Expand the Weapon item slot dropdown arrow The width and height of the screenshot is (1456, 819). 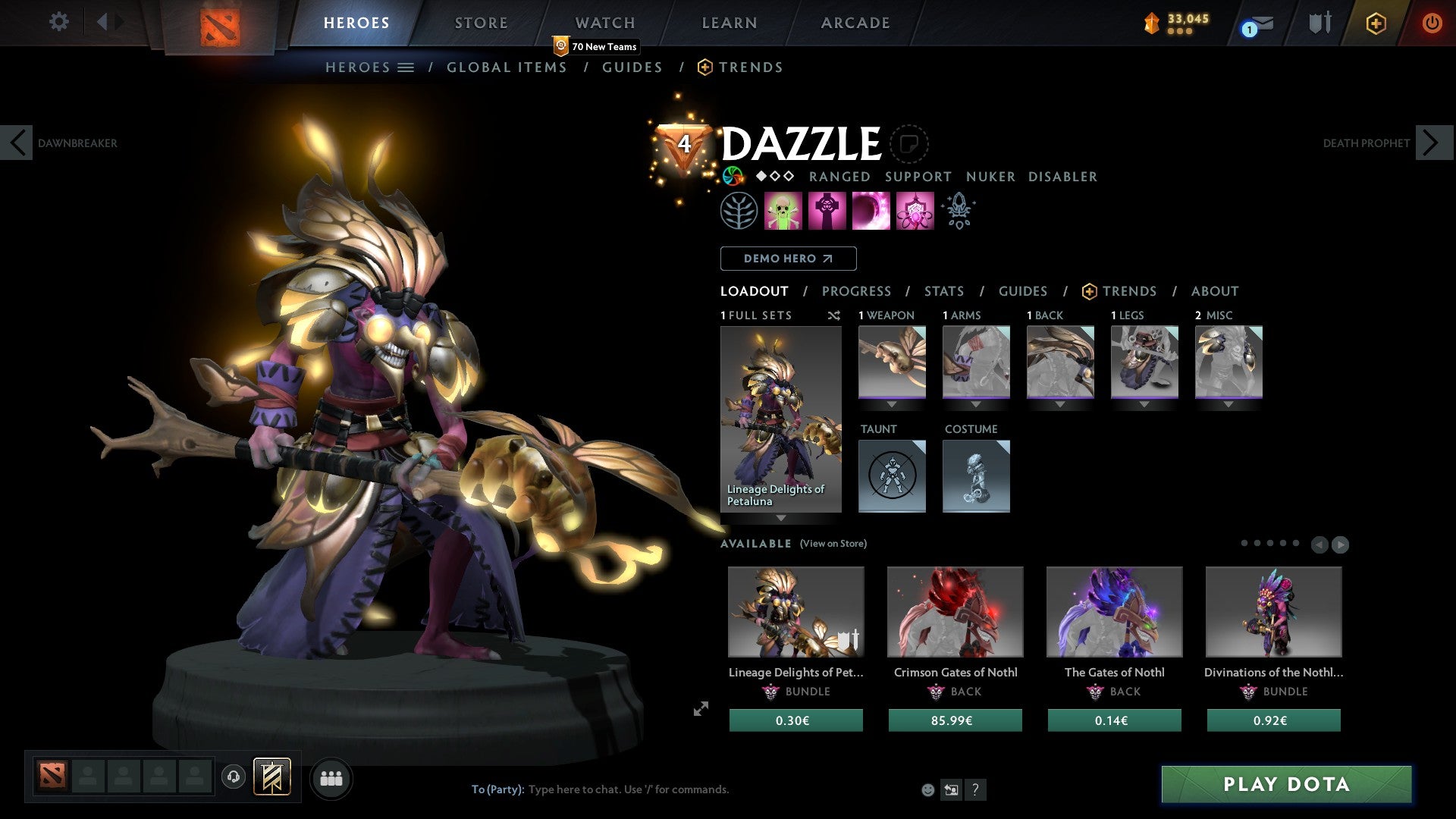point(892,404)
